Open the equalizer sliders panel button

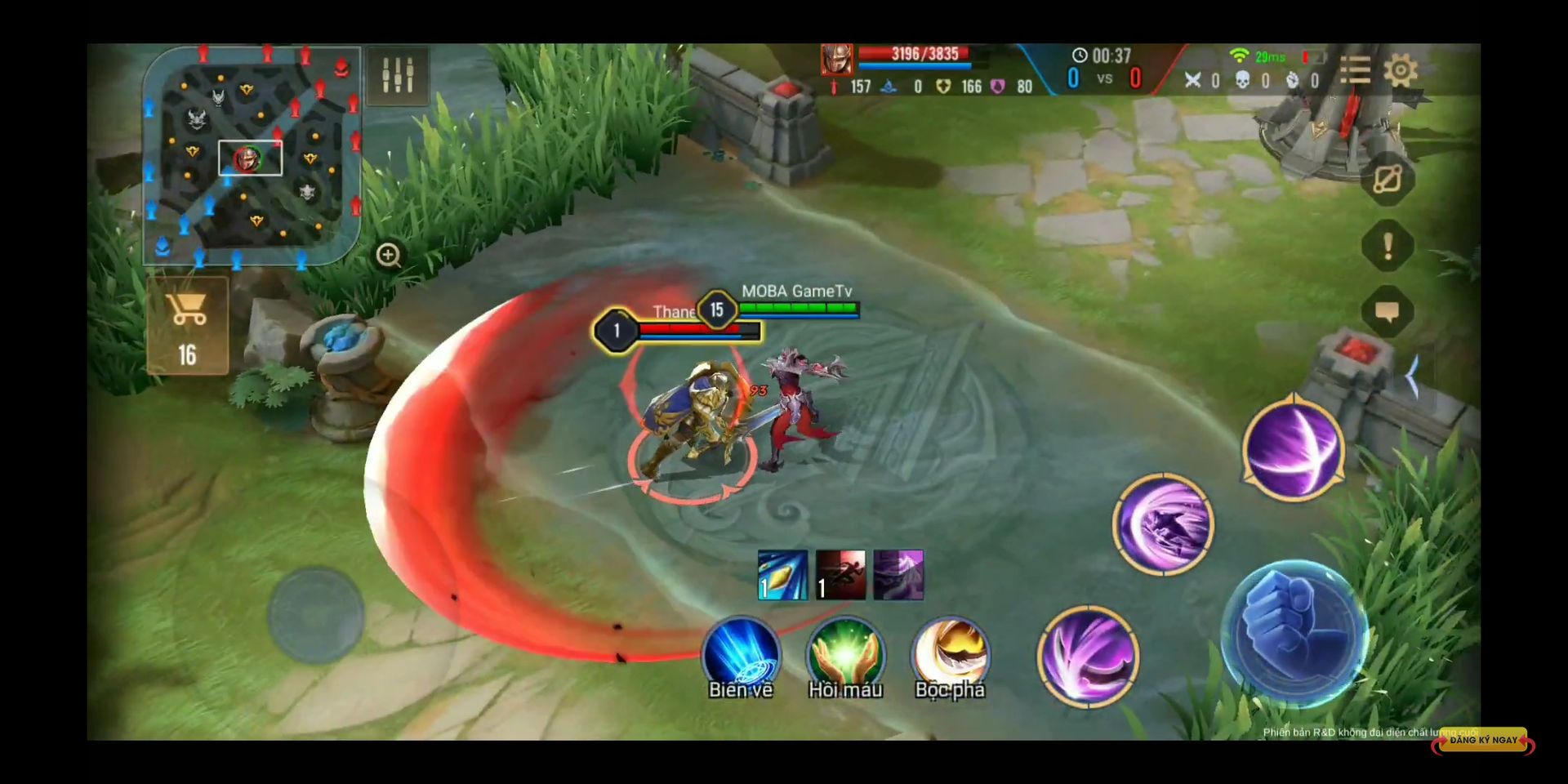pos(398,76)
